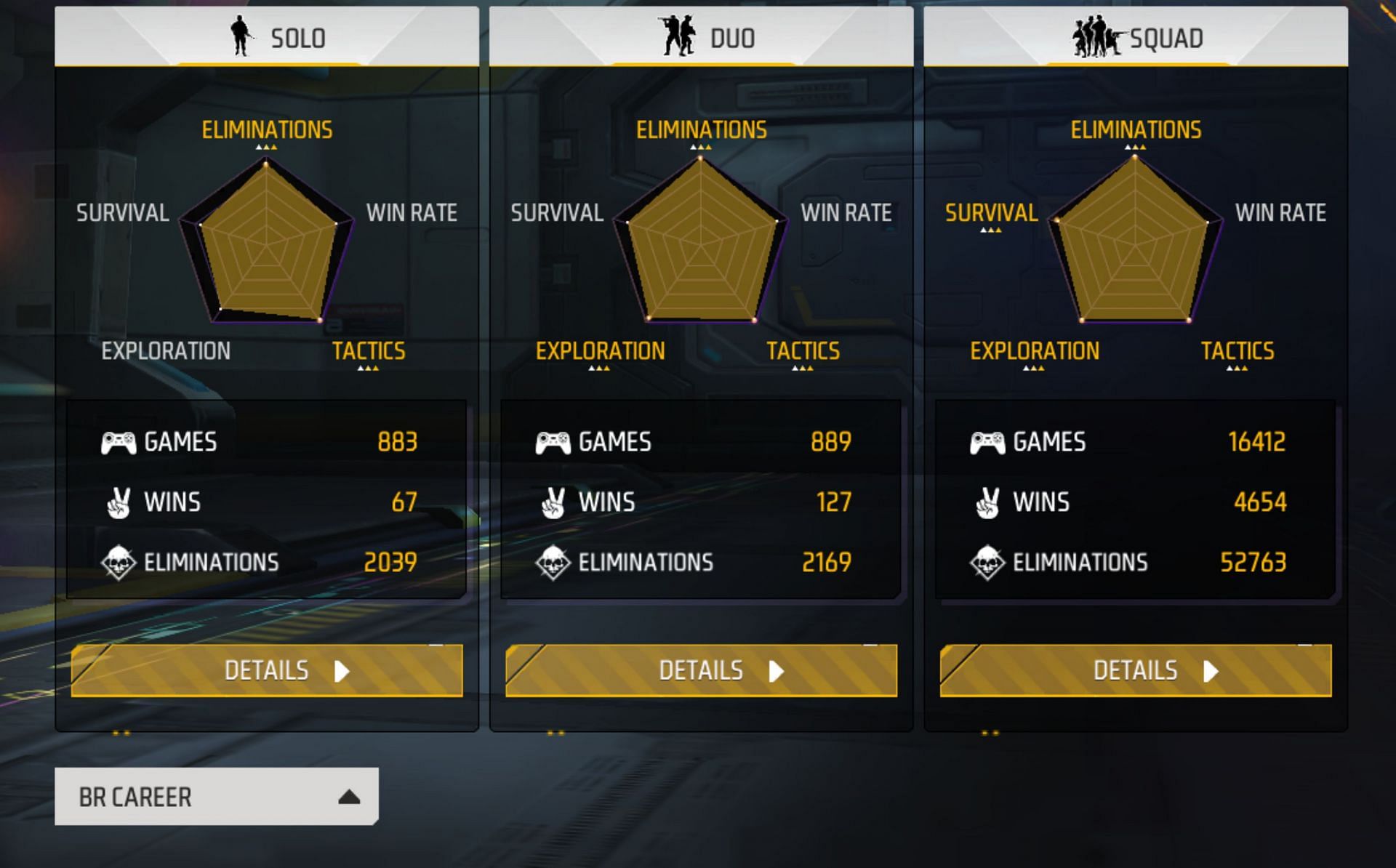Click the skull icon next to Solo eliminations
This screenshot has width=1396, height=868.
coord(119,561)
